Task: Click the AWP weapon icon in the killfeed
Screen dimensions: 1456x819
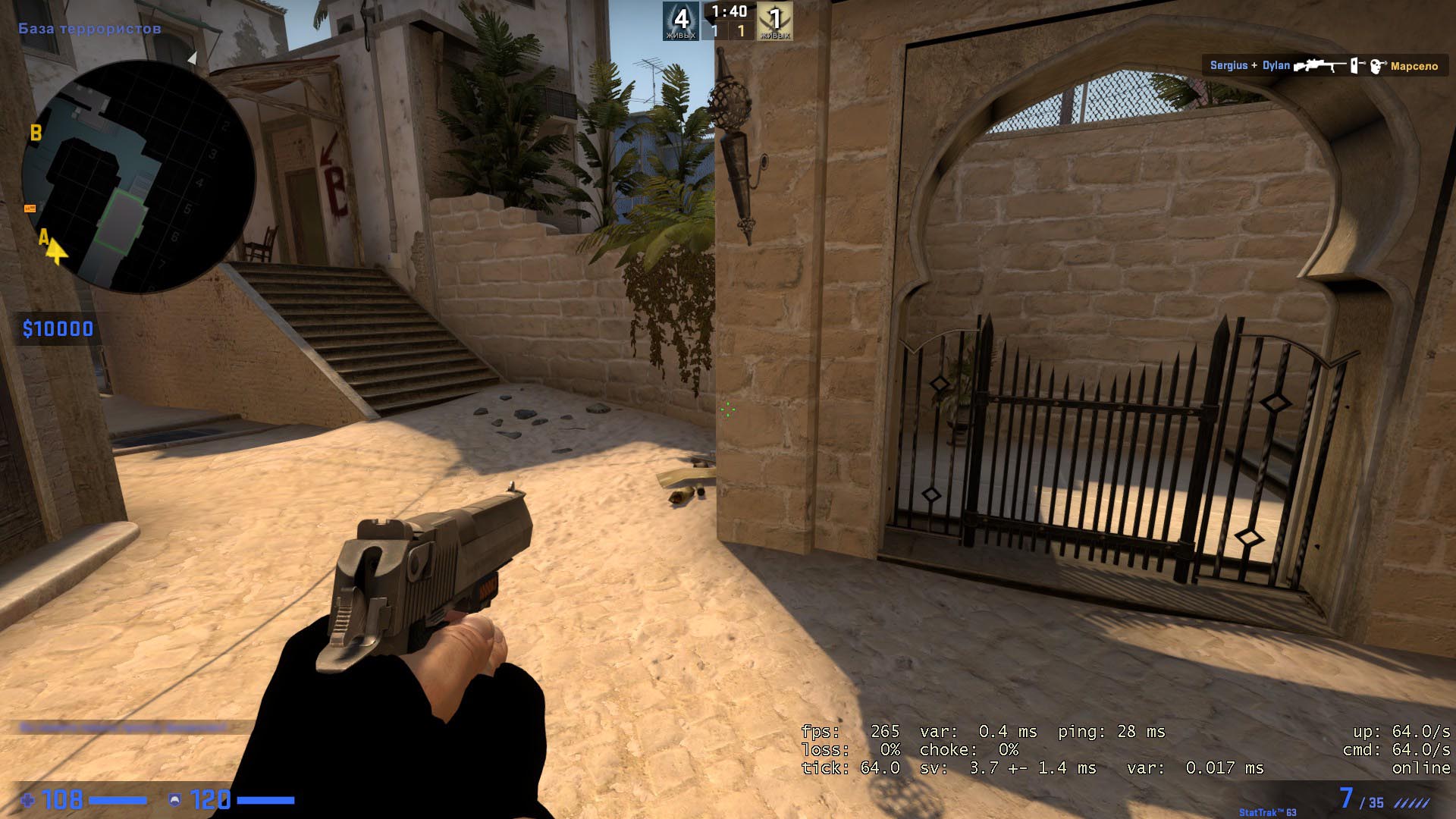Action: [x=1319, y=66]
